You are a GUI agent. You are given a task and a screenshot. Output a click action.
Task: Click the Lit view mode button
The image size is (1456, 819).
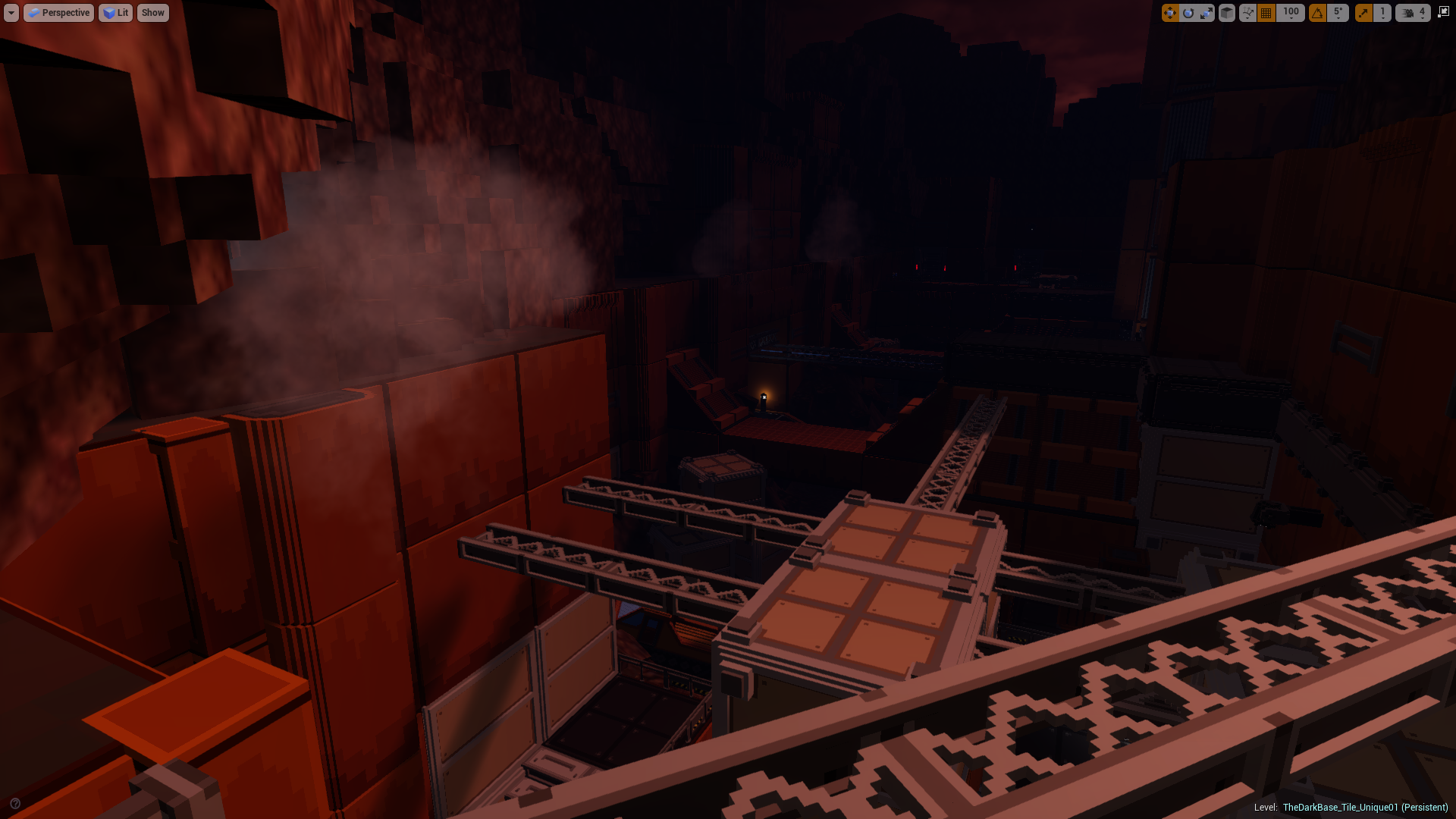click(115, 12)
